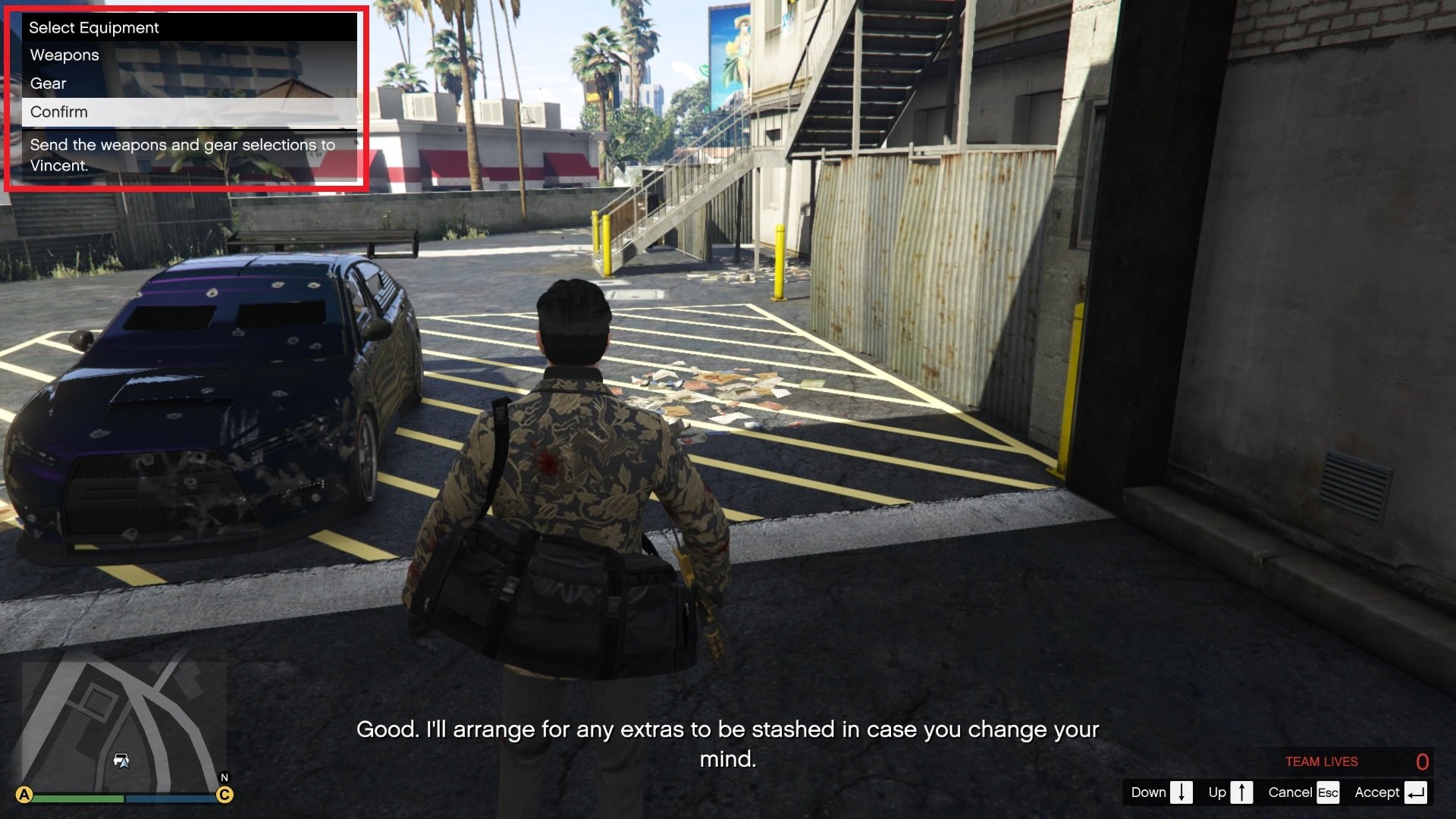
Task: Choose Confirm in the equipment menu
Action: coord(58,111)
